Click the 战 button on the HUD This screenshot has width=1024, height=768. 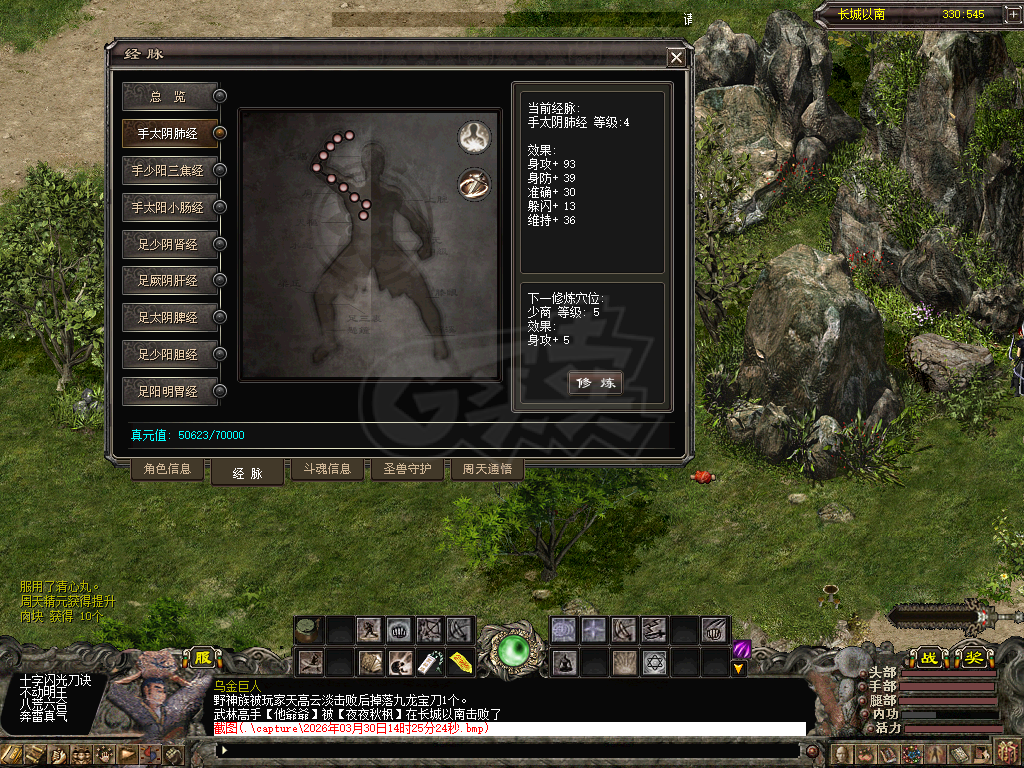929,658
